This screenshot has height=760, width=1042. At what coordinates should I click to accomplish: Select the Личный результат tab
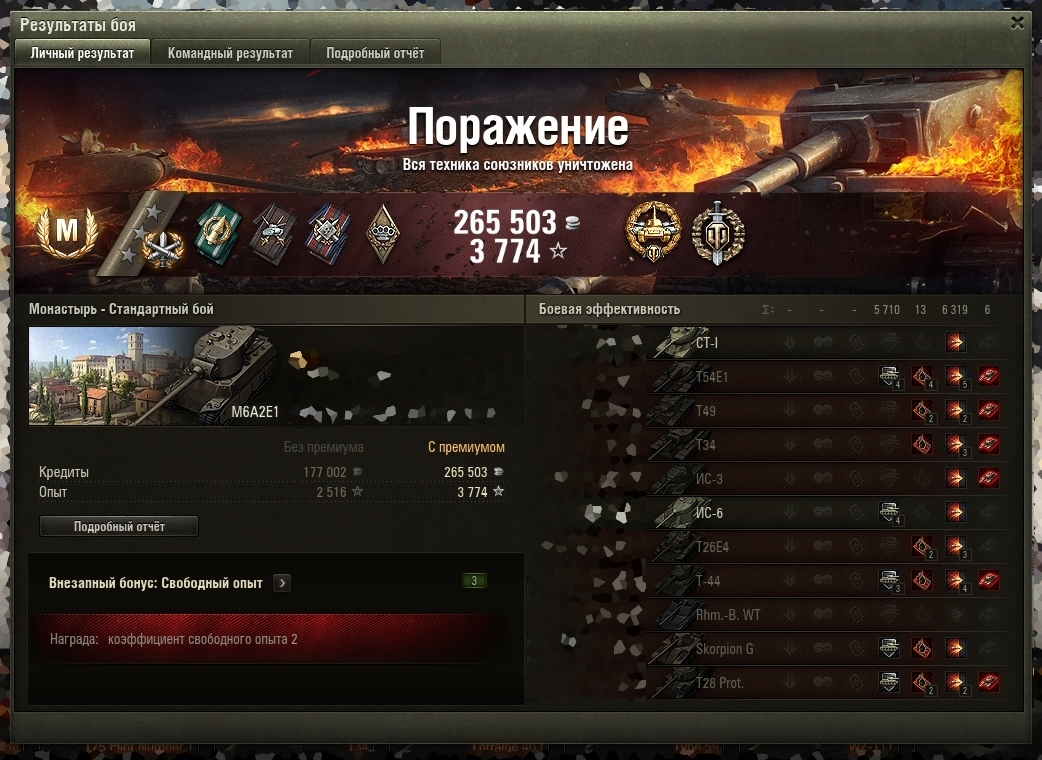click(x=82, y=53)
